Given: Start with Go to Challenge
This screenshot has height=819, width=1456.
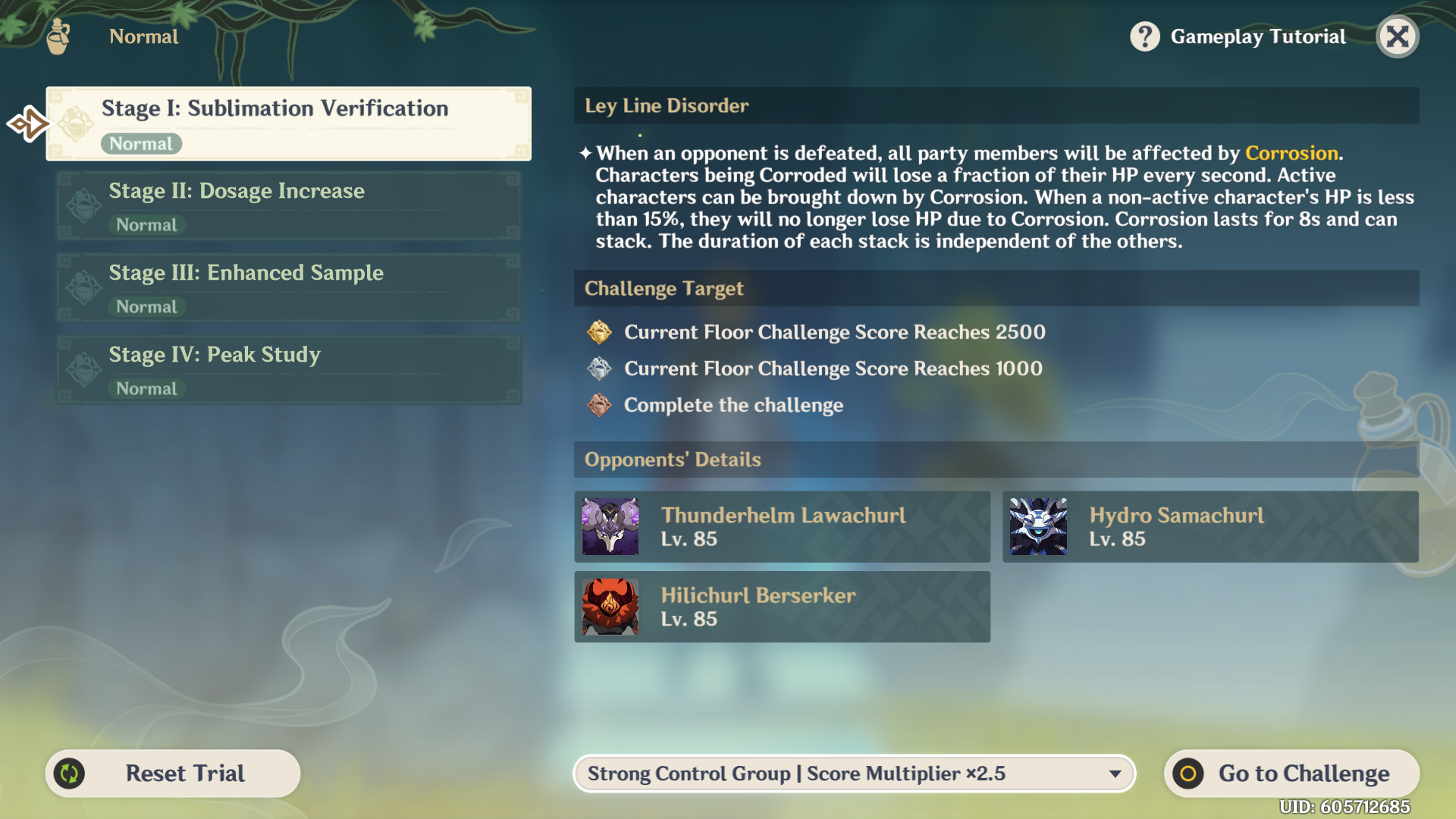Looking at the screenshot, I should (x=1291, y=773).
